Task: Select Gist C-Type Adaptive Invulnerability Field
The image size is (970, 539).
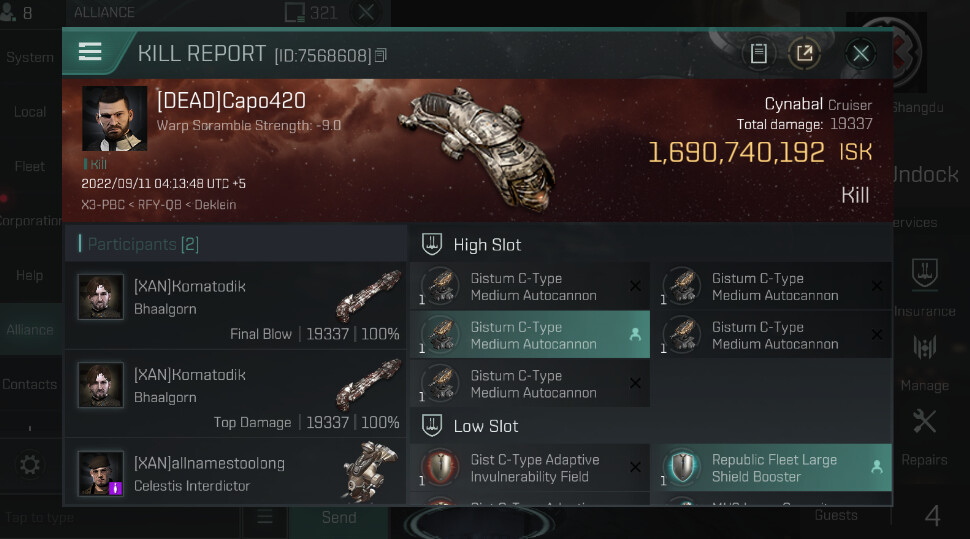Action: coord(530,468)
